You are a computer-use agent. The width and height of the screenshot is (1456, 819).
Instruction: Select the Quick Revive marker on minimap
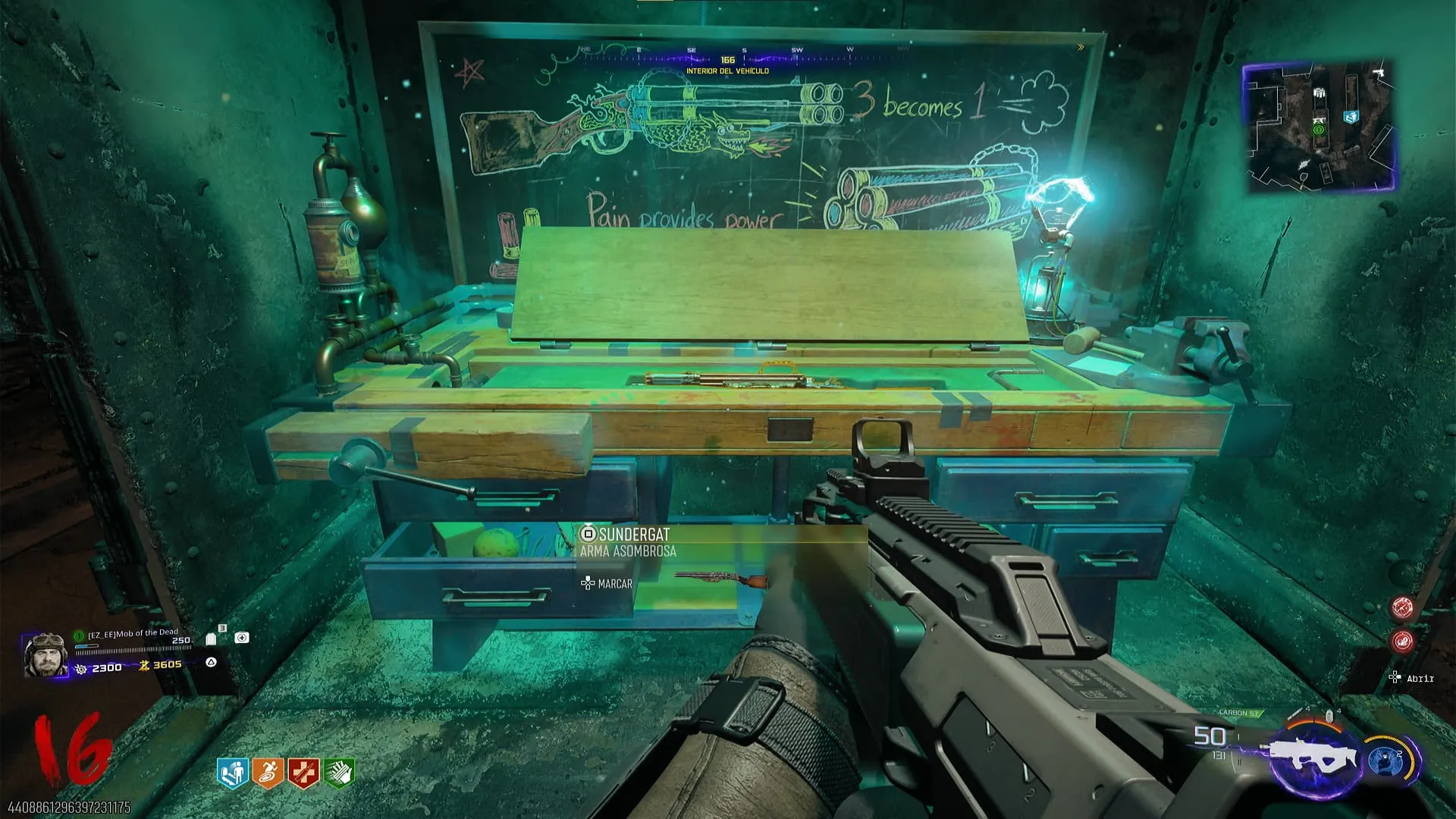tap(1351, 117)
